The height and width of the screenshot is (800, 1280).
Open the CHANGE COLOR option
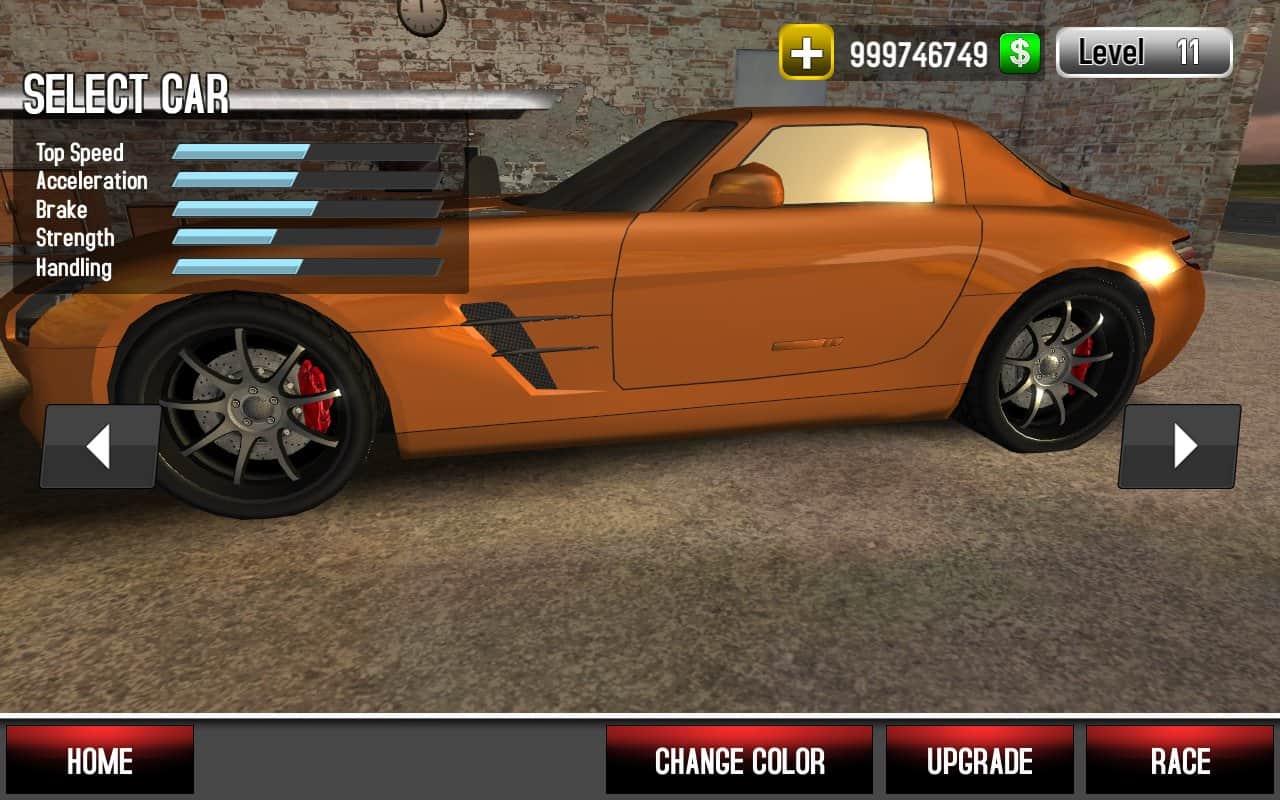tap(739, 760)
